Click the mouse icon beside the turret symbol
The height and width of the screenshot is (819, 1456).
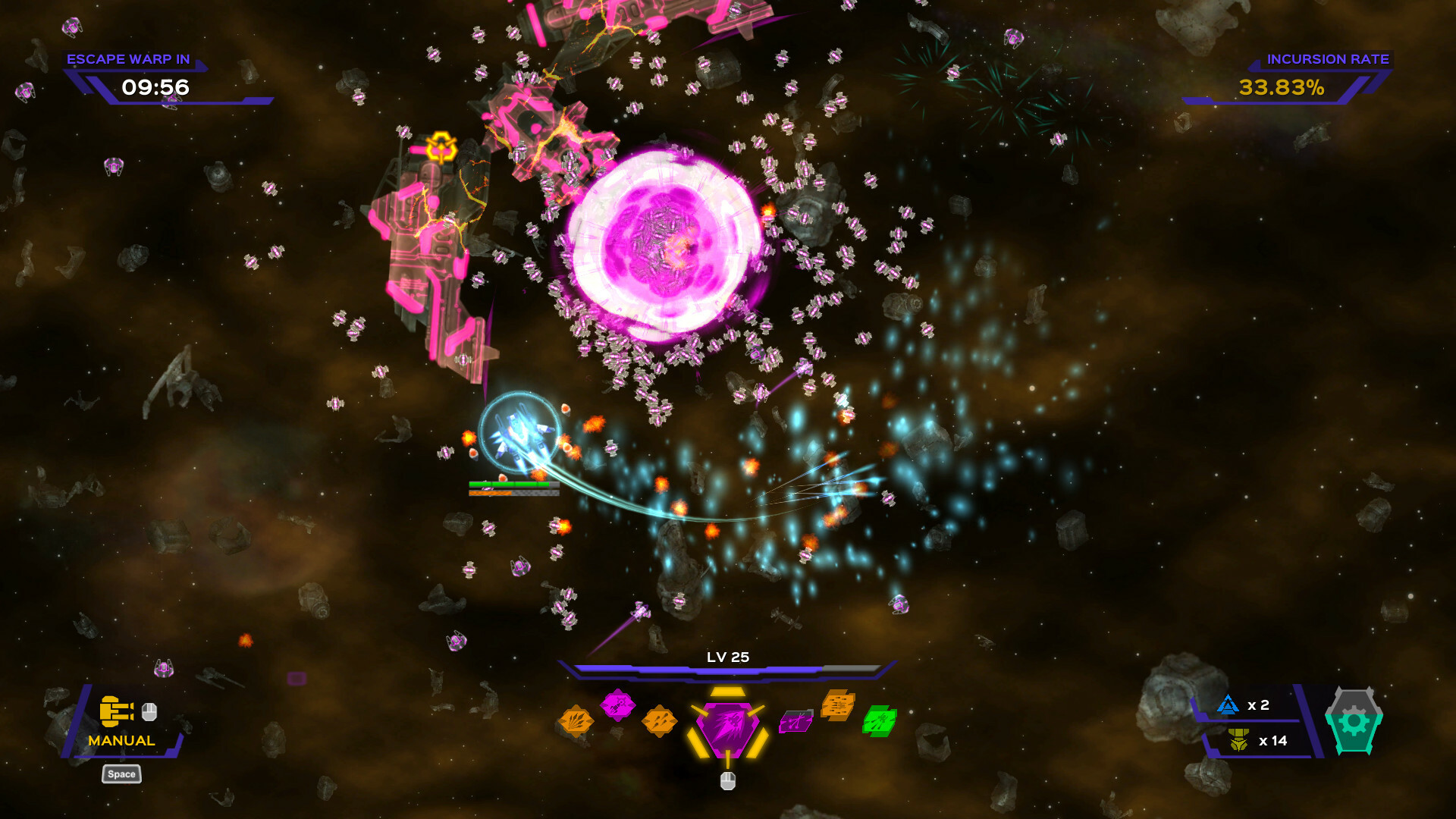click(149, 712)
